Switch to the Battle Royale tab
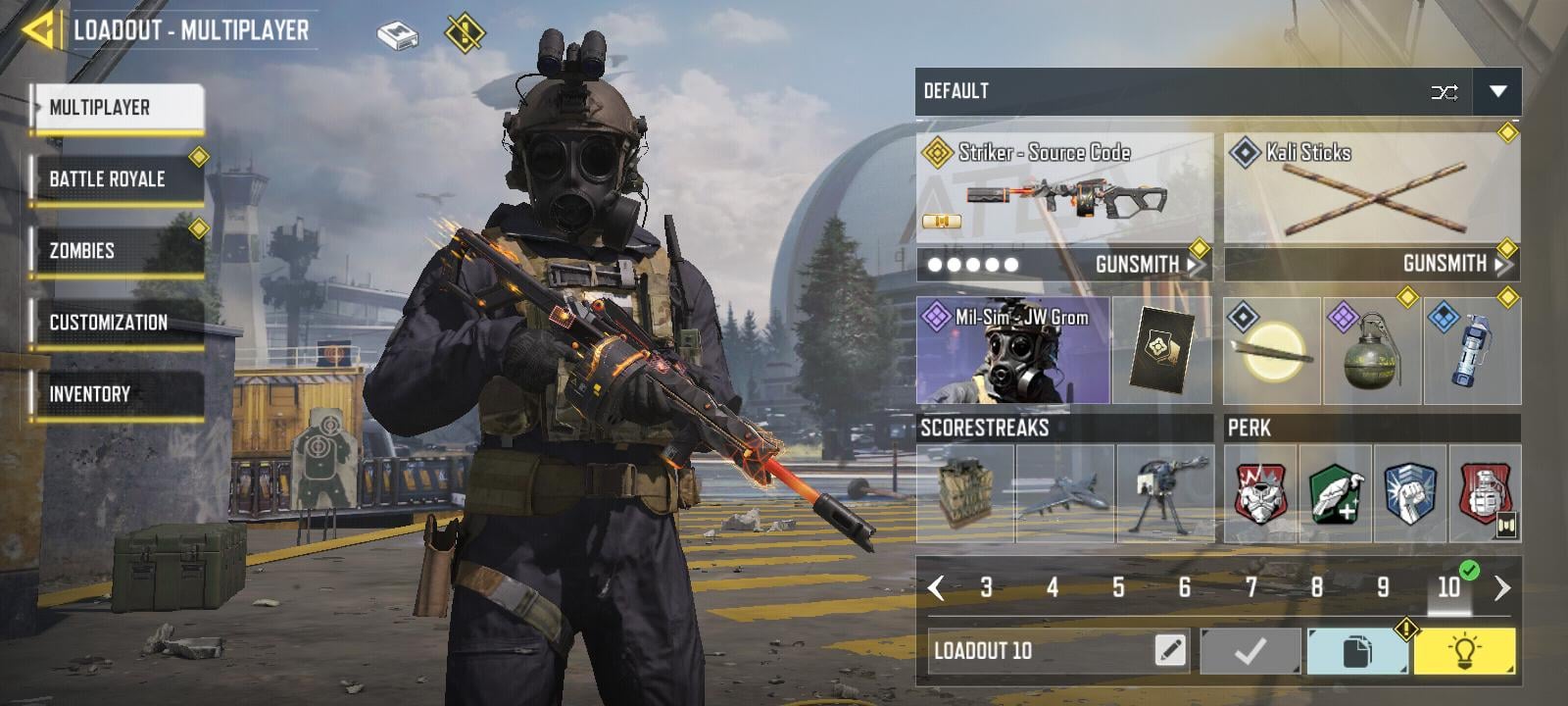Screen dimensions: 1568x706 [x=118, y=179]
